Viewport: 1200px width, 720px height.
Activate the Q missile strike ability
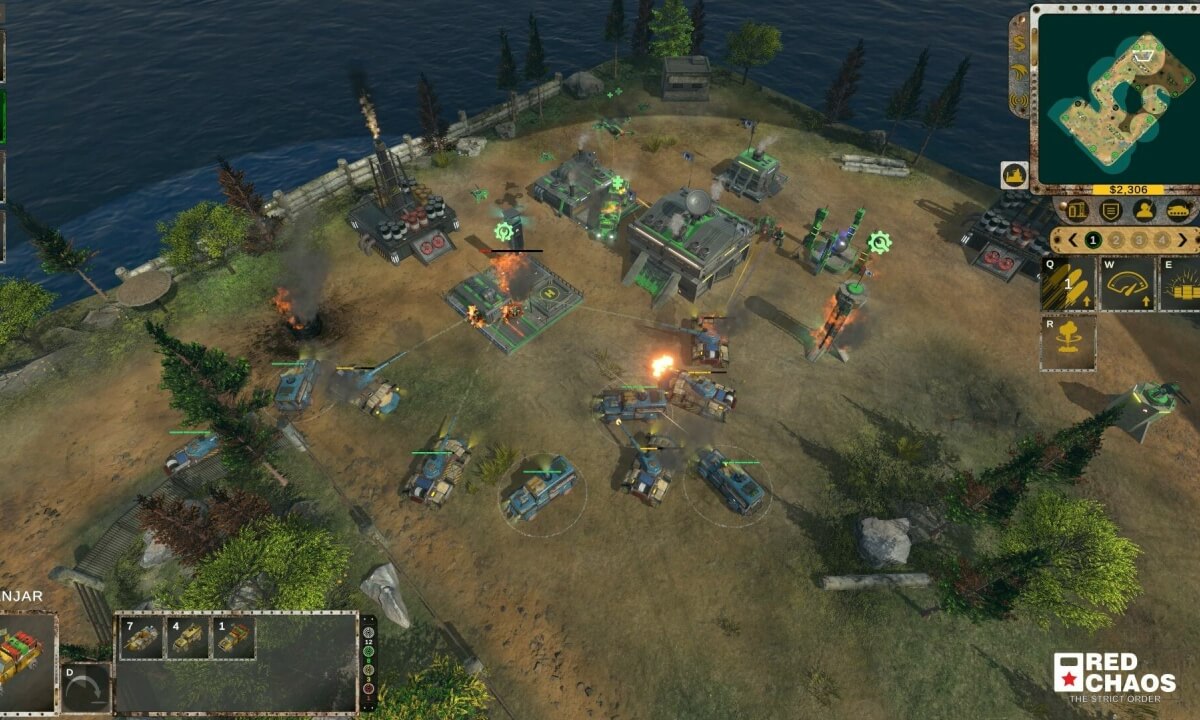[1067, 284]
